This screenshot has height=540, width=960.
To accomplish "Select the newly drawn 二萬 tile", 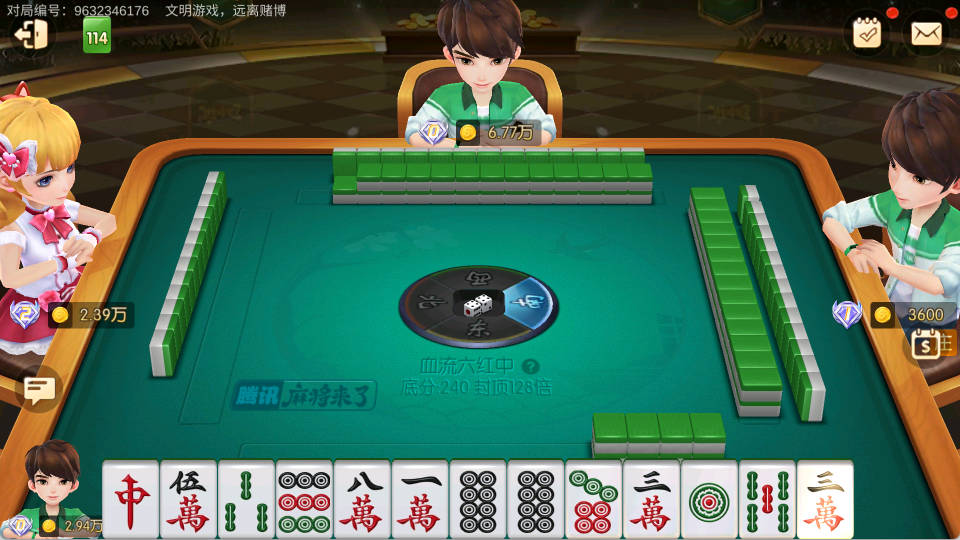I will [825, 500].
